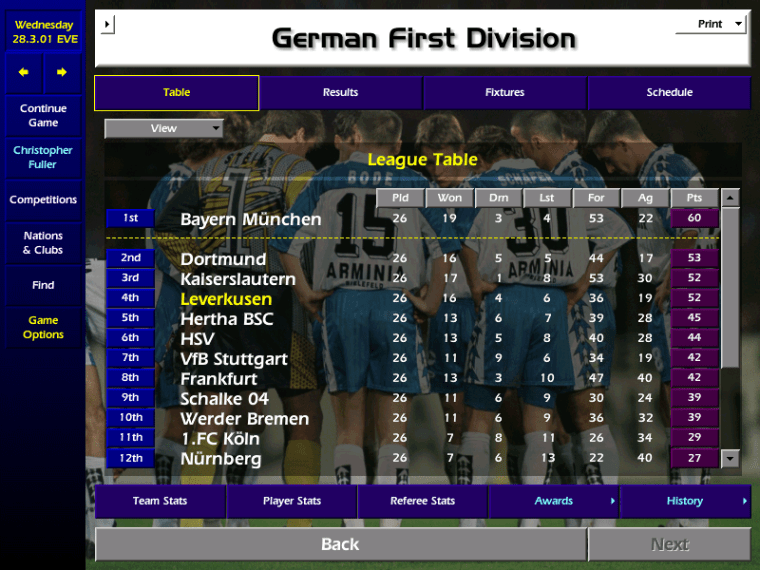Open the Fixtures tab

point(505,93)
